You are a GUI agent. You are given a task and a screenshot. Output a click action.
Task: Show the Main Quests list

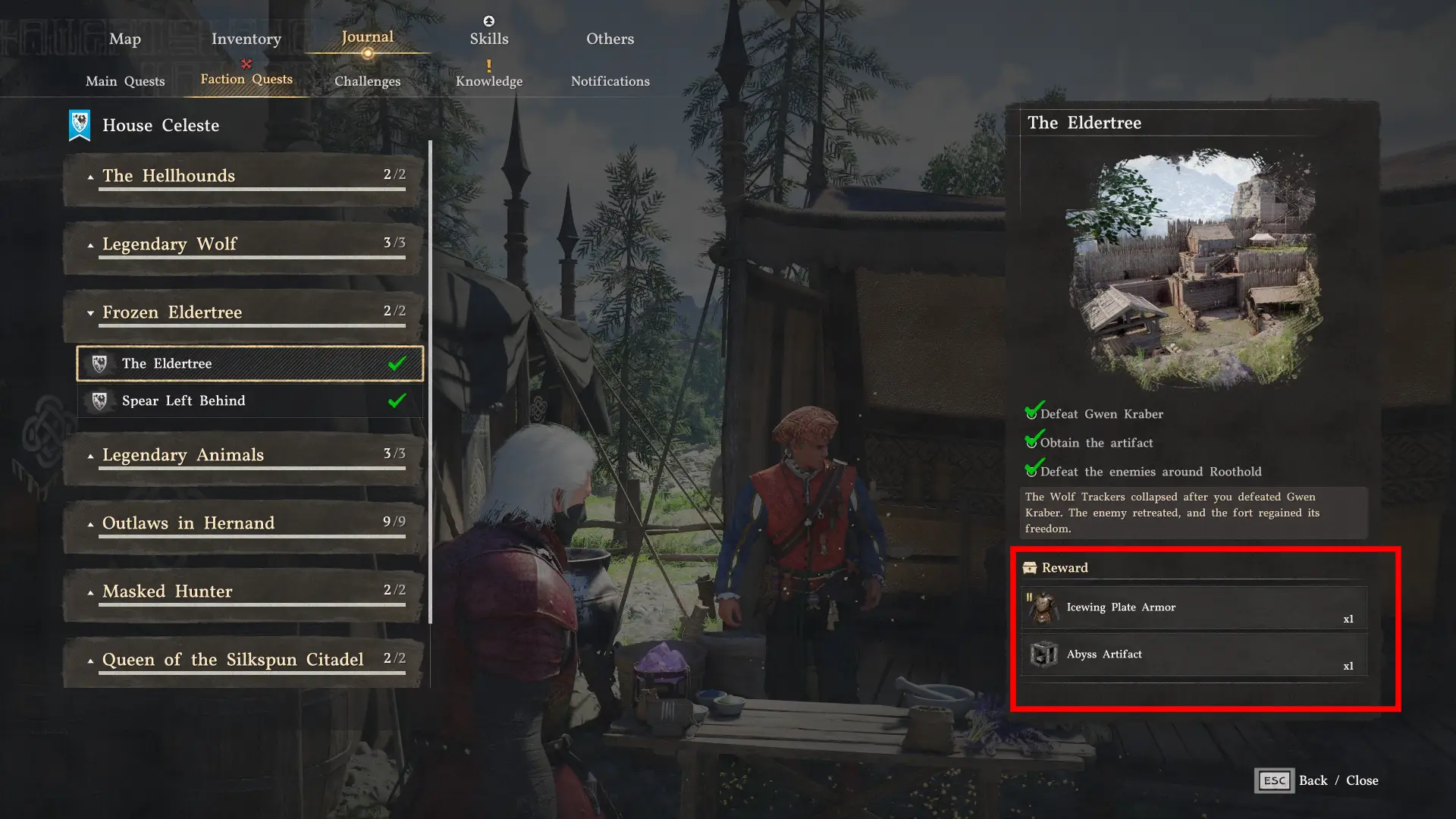(x=125, y=81)
